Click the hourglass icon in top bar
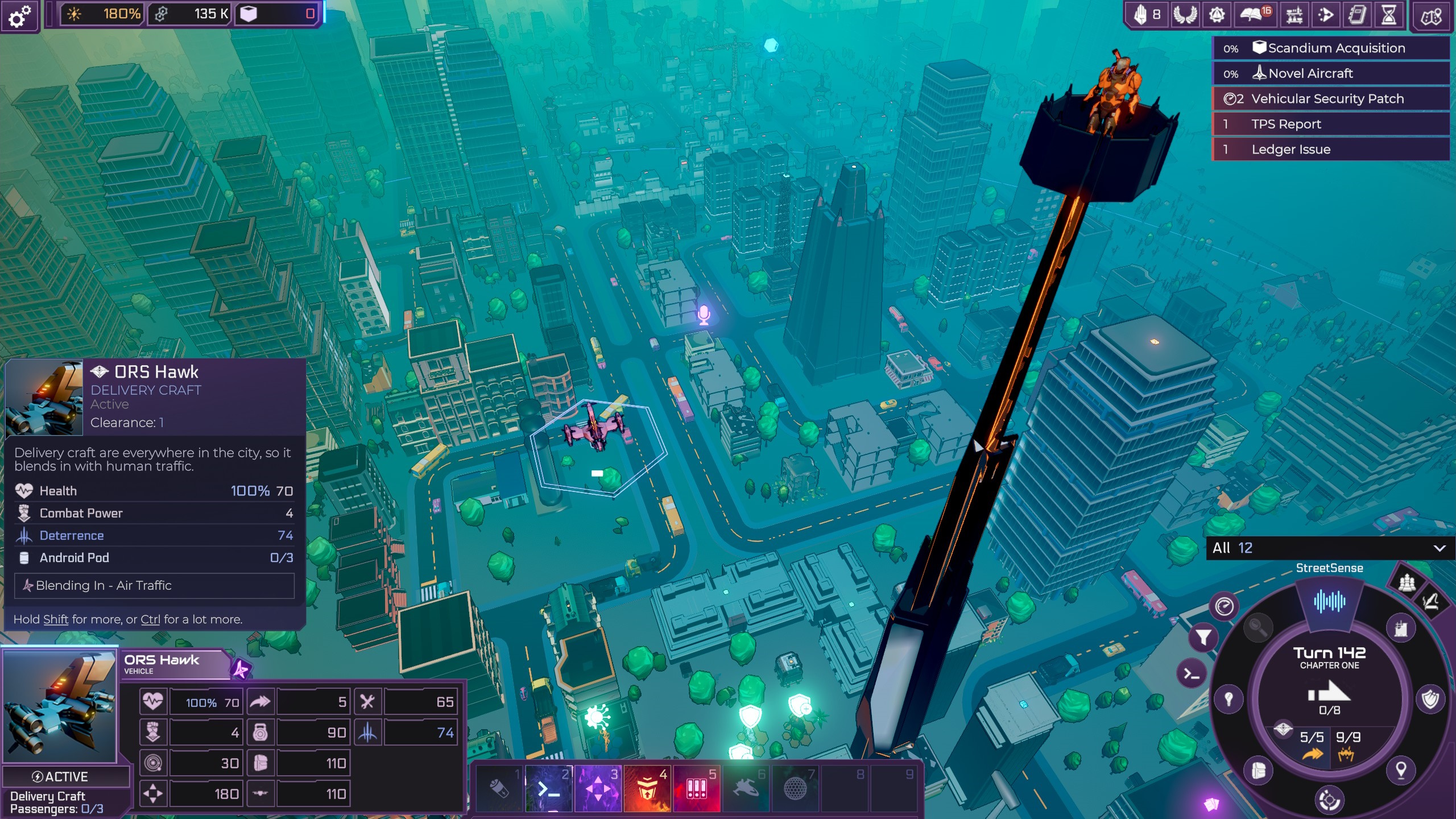The width and height of the screenshot is (1456, 819). (1388, 15)
